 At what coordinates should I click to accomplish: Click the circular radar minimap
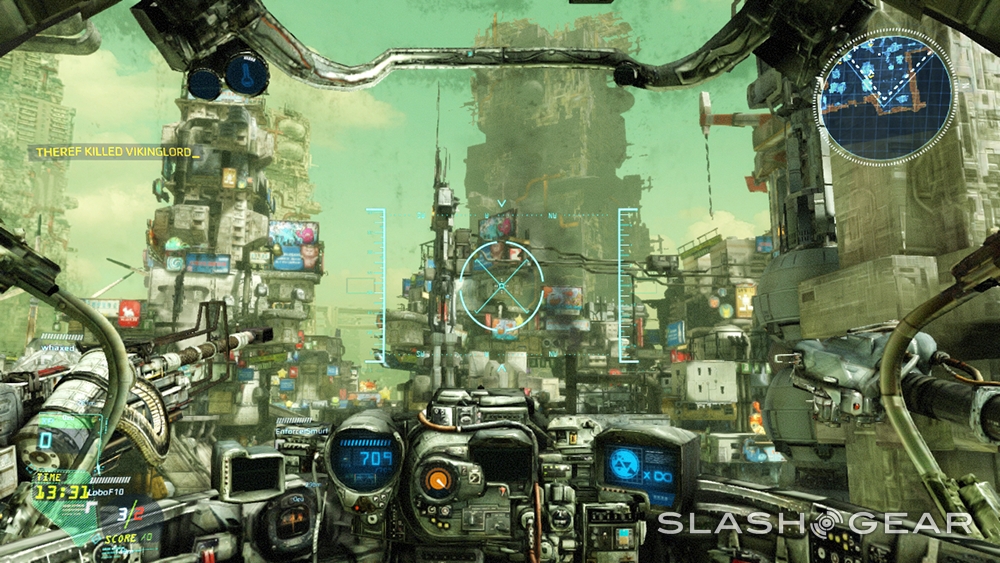click(886, 95)
